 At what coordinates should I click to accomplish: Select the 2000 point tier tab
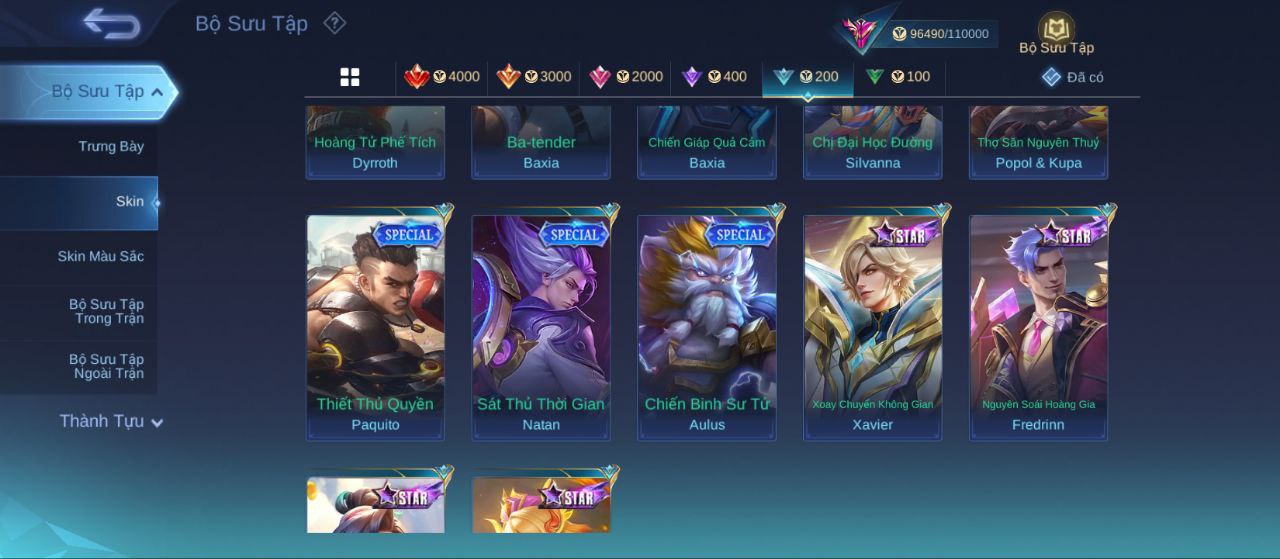point(626,77)
